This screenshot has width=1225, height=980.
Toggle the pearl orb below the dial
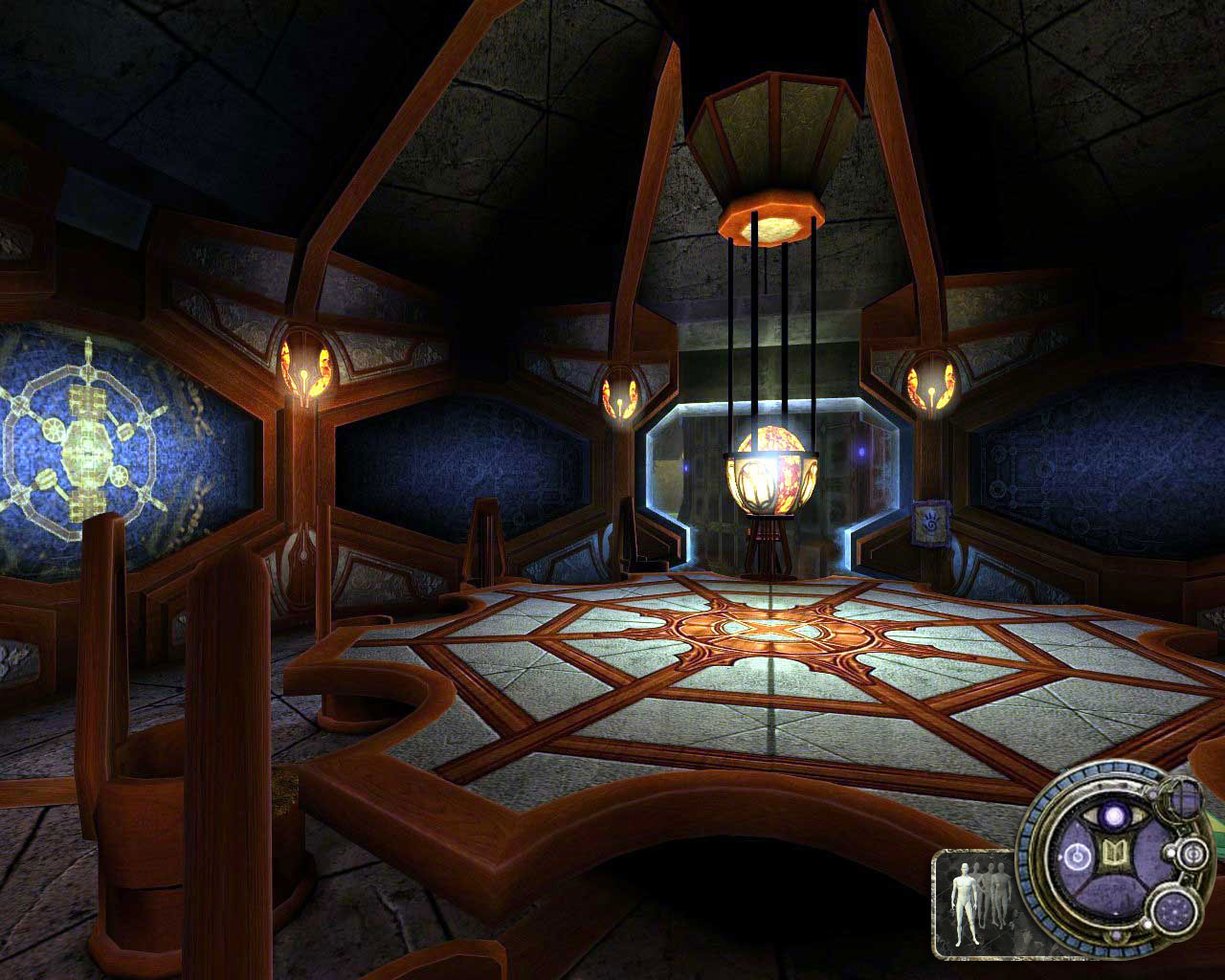[1116, 934]
